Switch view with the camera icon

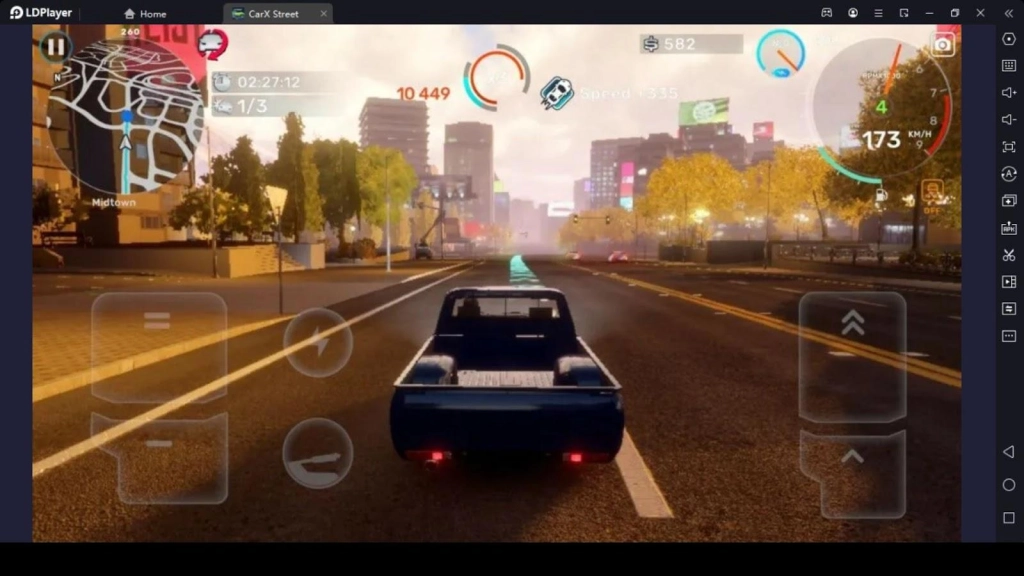point(943,44)
